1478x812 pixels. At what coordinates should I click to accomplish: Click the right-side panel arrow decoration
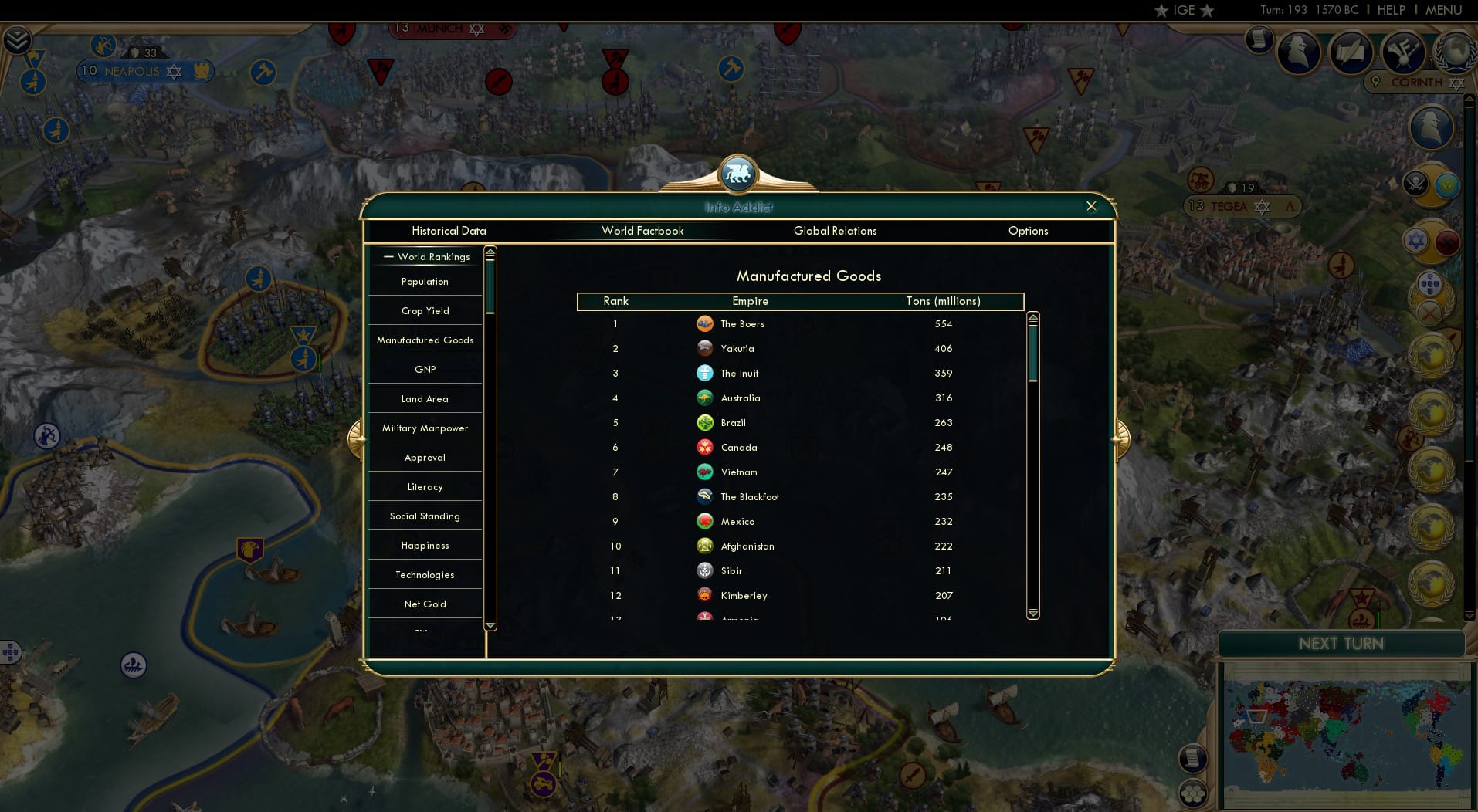click(x=1124, y=437)
